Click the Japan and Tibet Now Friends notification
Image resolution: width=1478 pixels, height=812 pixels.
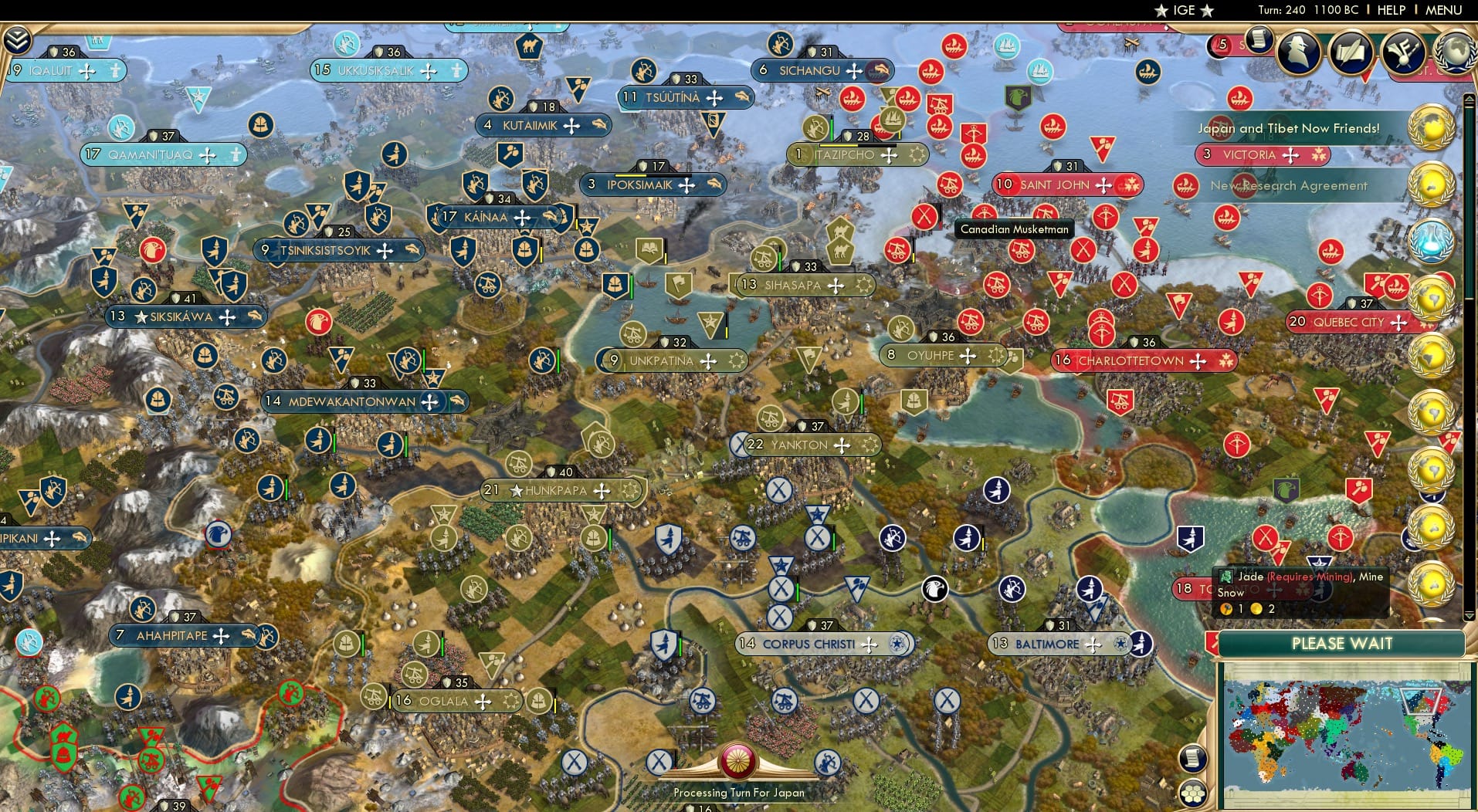[x=1288, y=128]
